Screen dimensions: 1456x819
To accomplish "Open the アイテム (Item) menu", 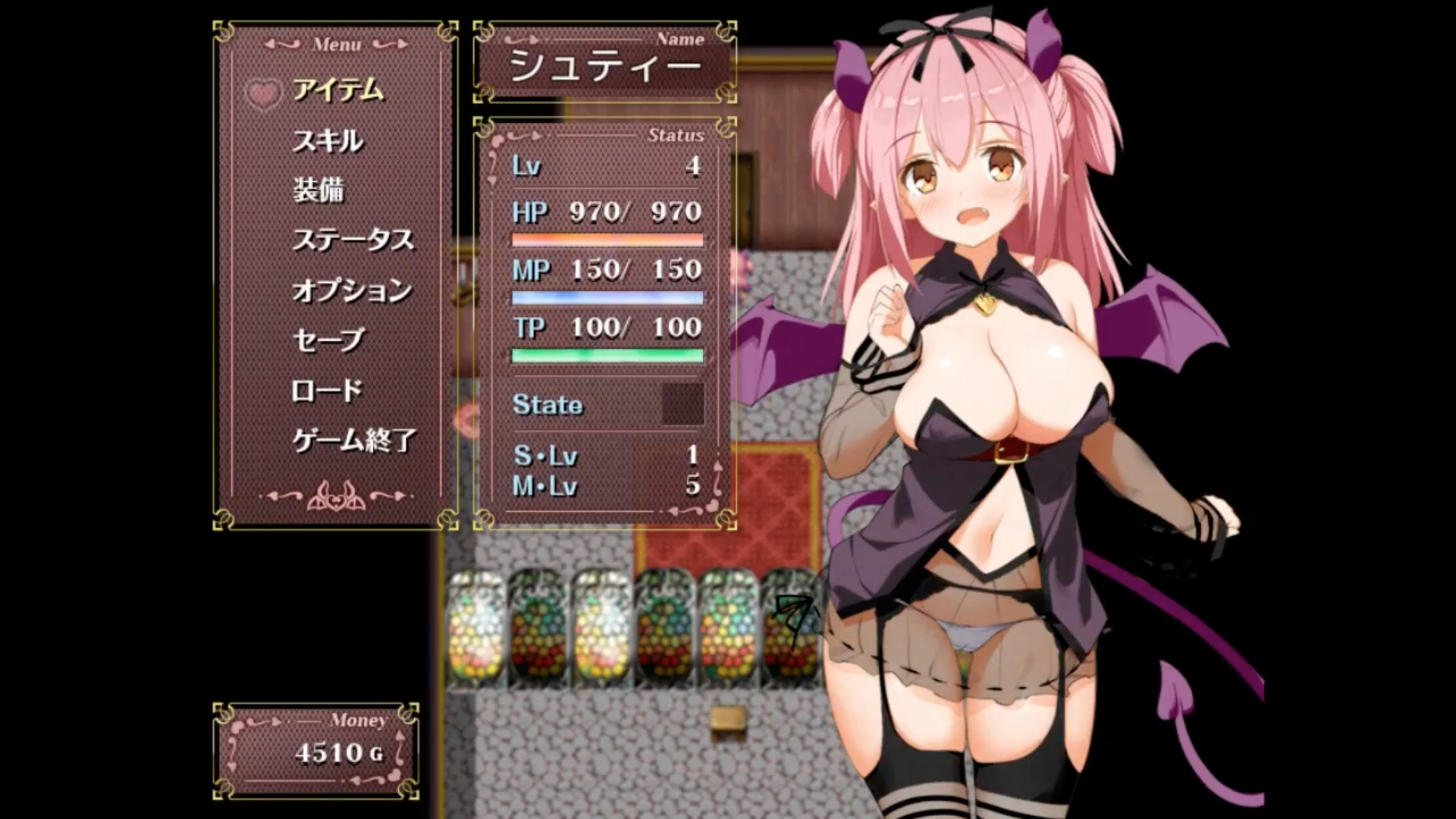I will coord(337,91).
